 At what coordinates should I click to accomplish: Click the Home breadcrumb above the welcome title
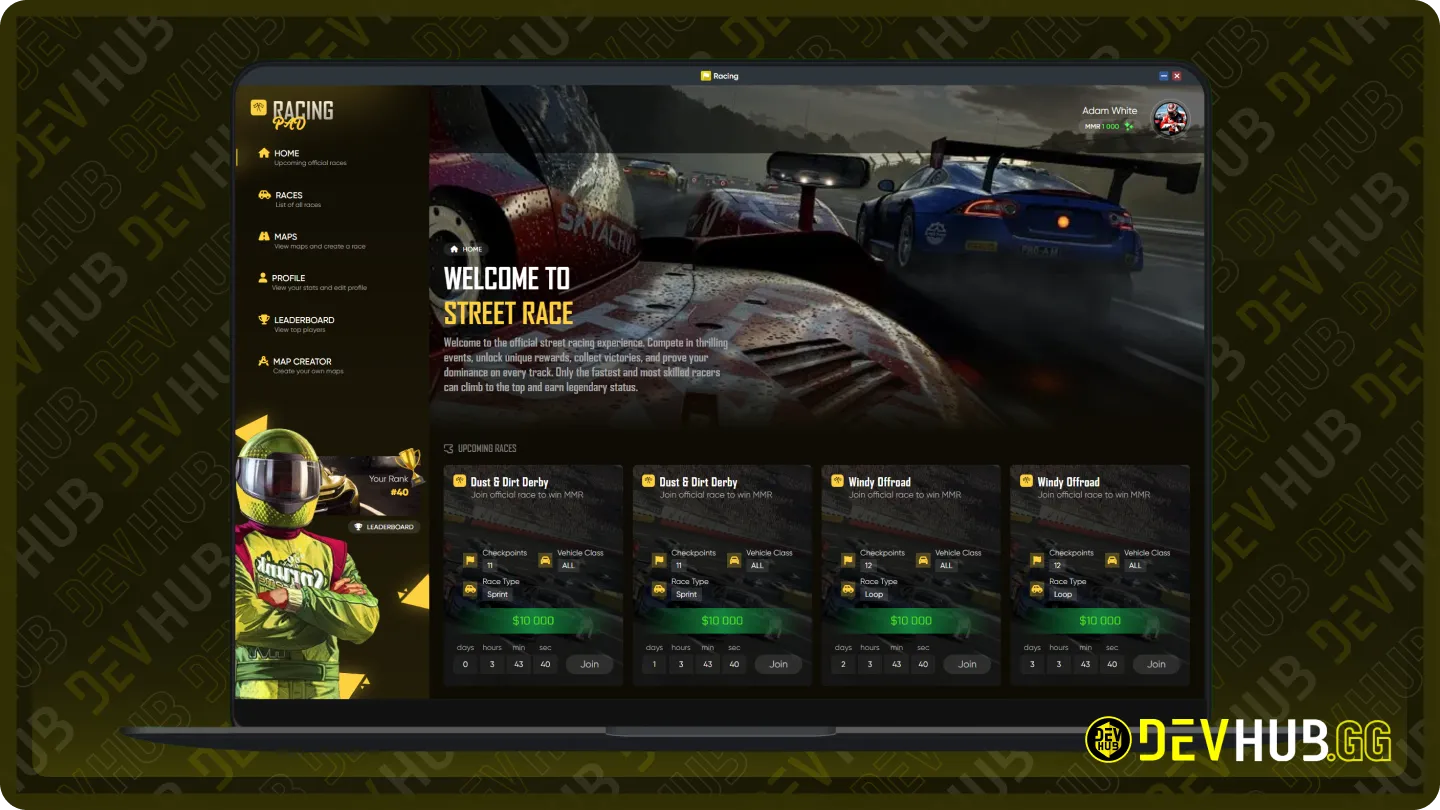point(467,249)
